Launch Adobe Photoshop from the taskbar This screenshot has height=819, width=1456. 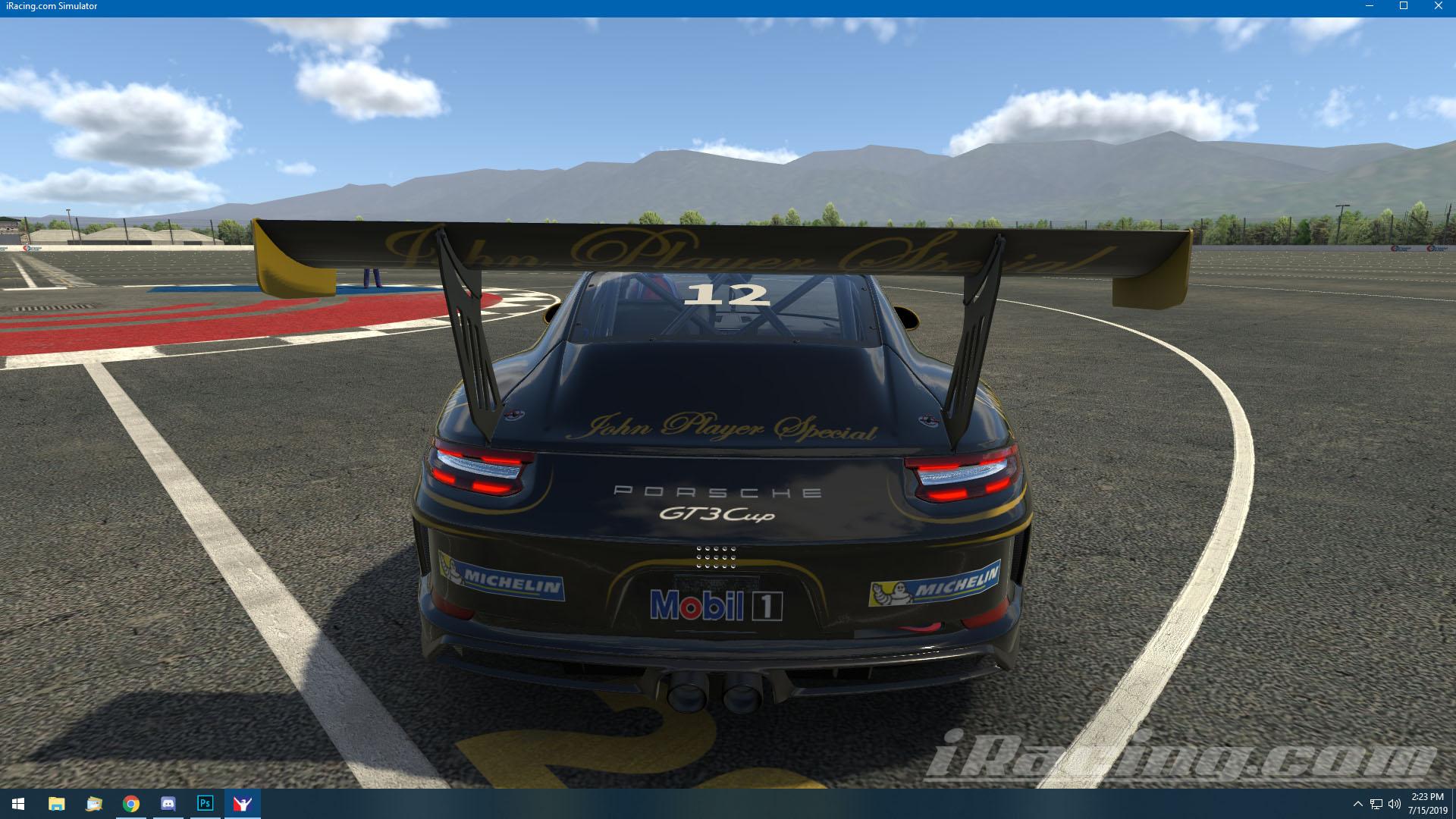coord(205,804)
